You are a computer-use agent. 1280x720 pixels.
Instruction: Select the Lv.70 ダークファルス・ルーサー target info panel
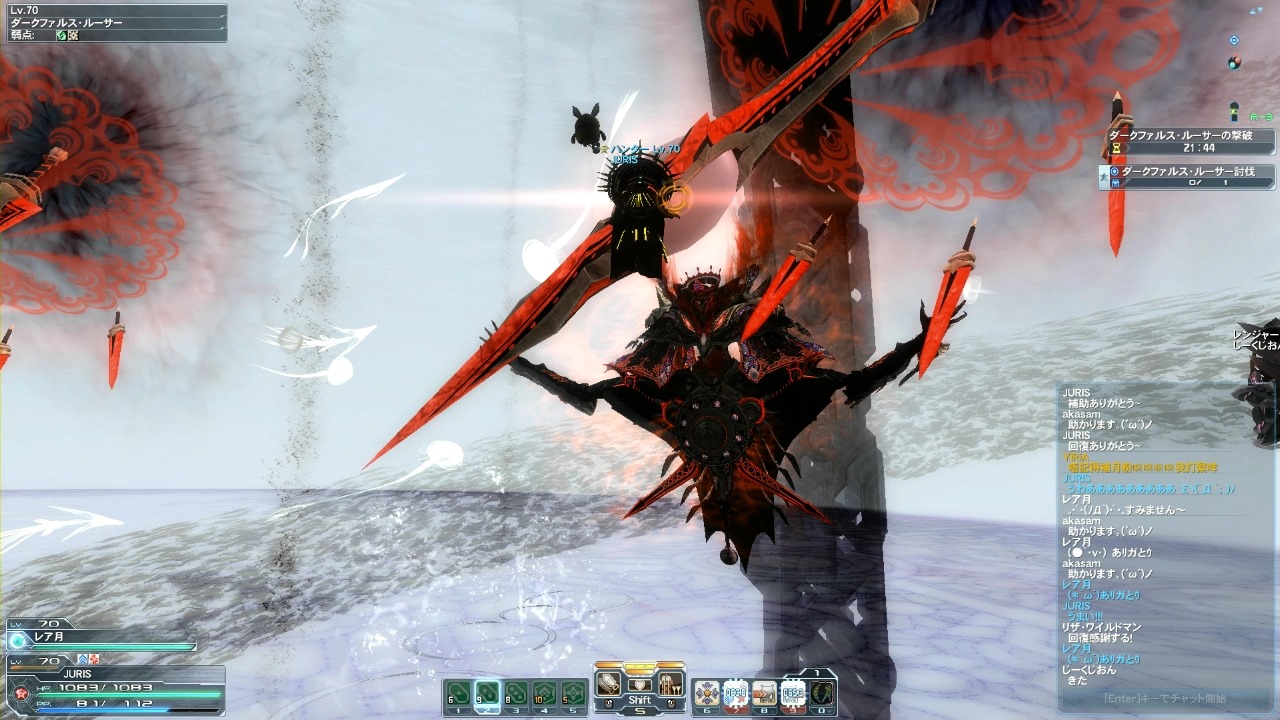click(x=114, y=22)
